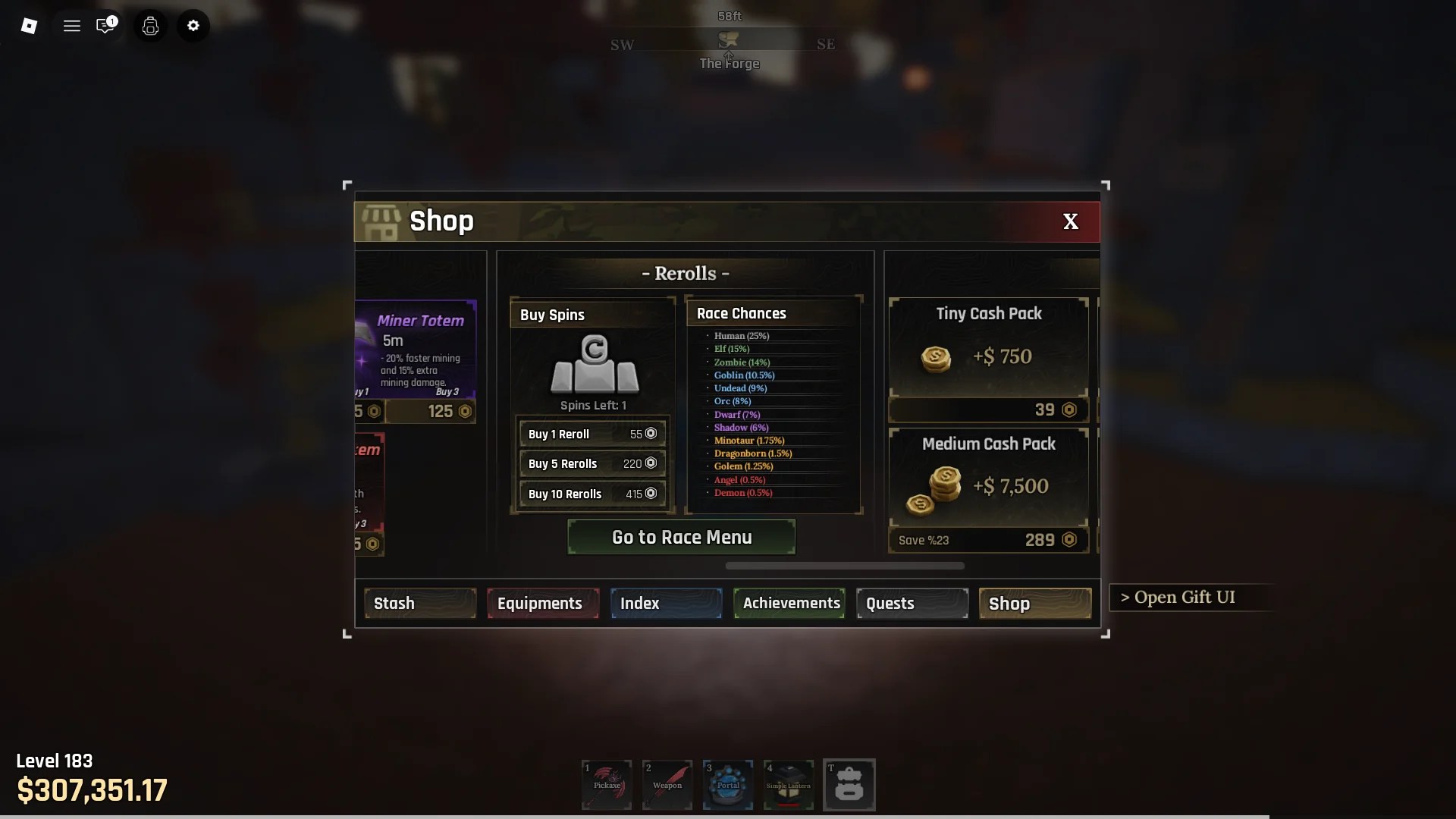
Task: Open the Equipments tab
Action: point(542,604)
